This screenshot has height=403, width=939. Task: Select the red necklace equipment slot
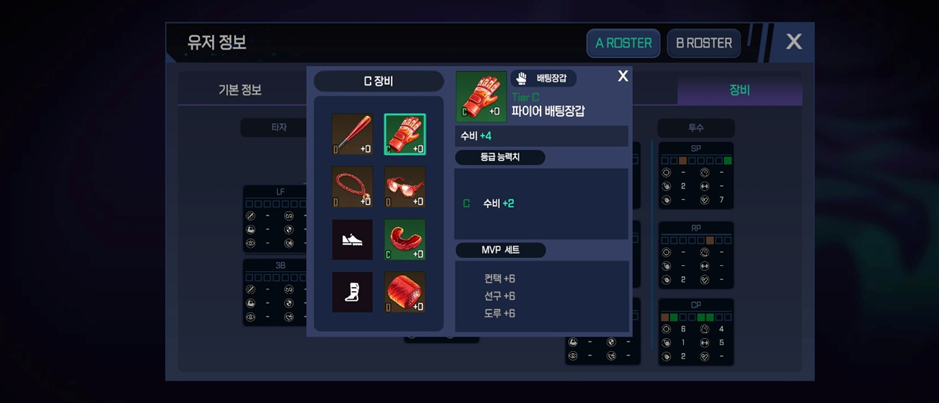coord(352,187)
